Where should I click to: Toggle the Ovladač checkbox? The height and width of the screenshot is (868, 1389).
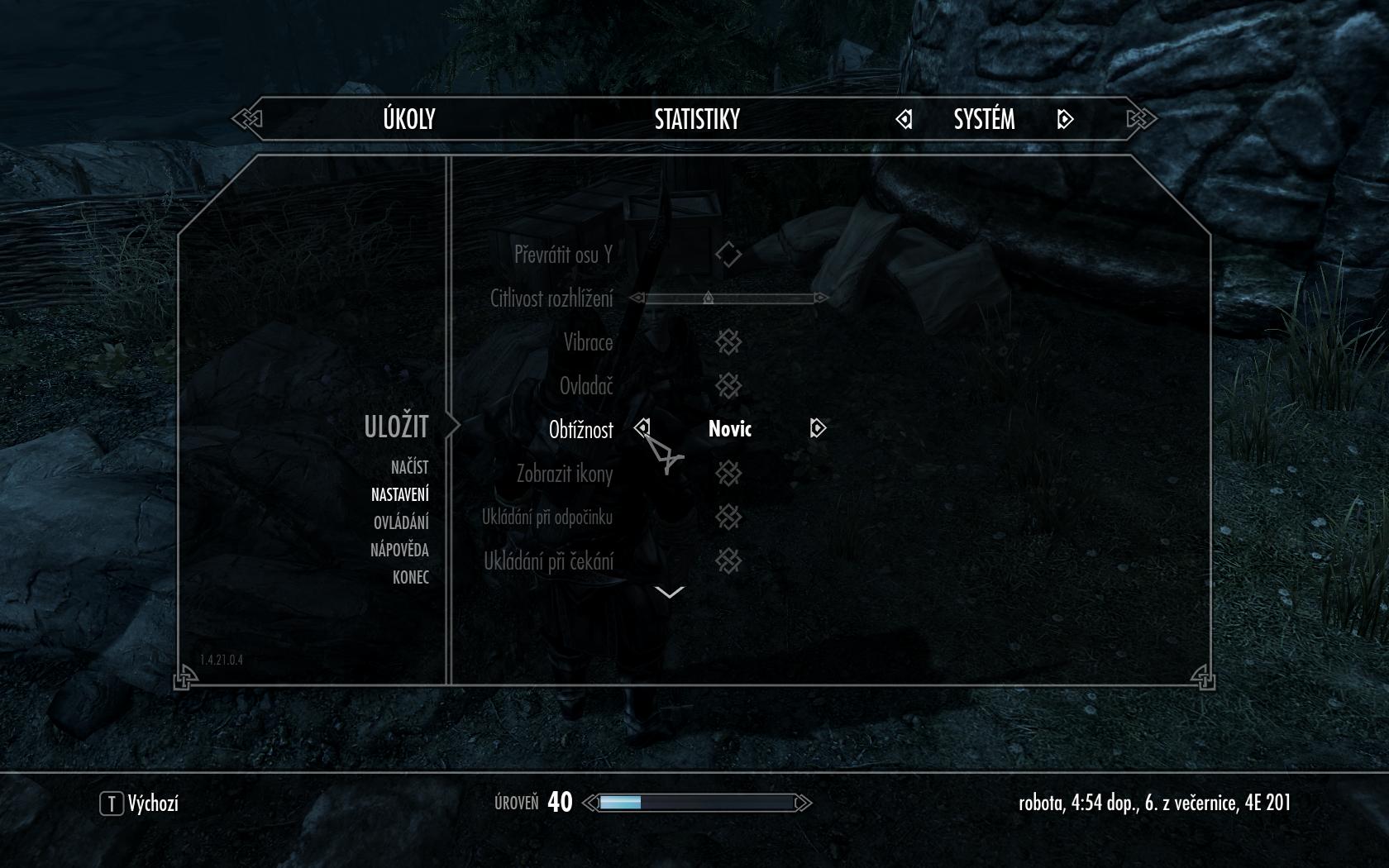728,386
